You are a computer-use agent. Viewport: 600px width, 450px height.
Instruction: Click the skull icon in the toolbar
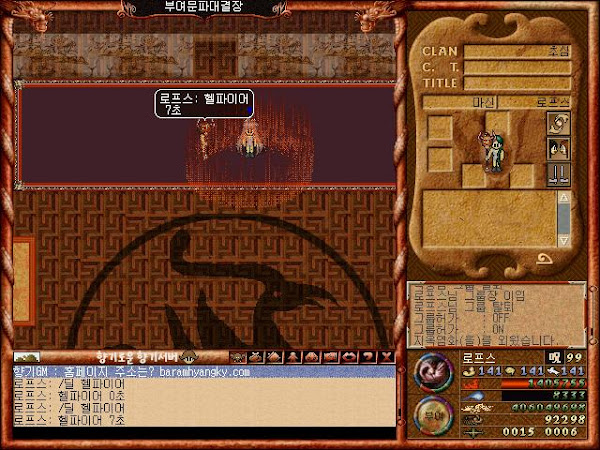(x=238, y=356)
